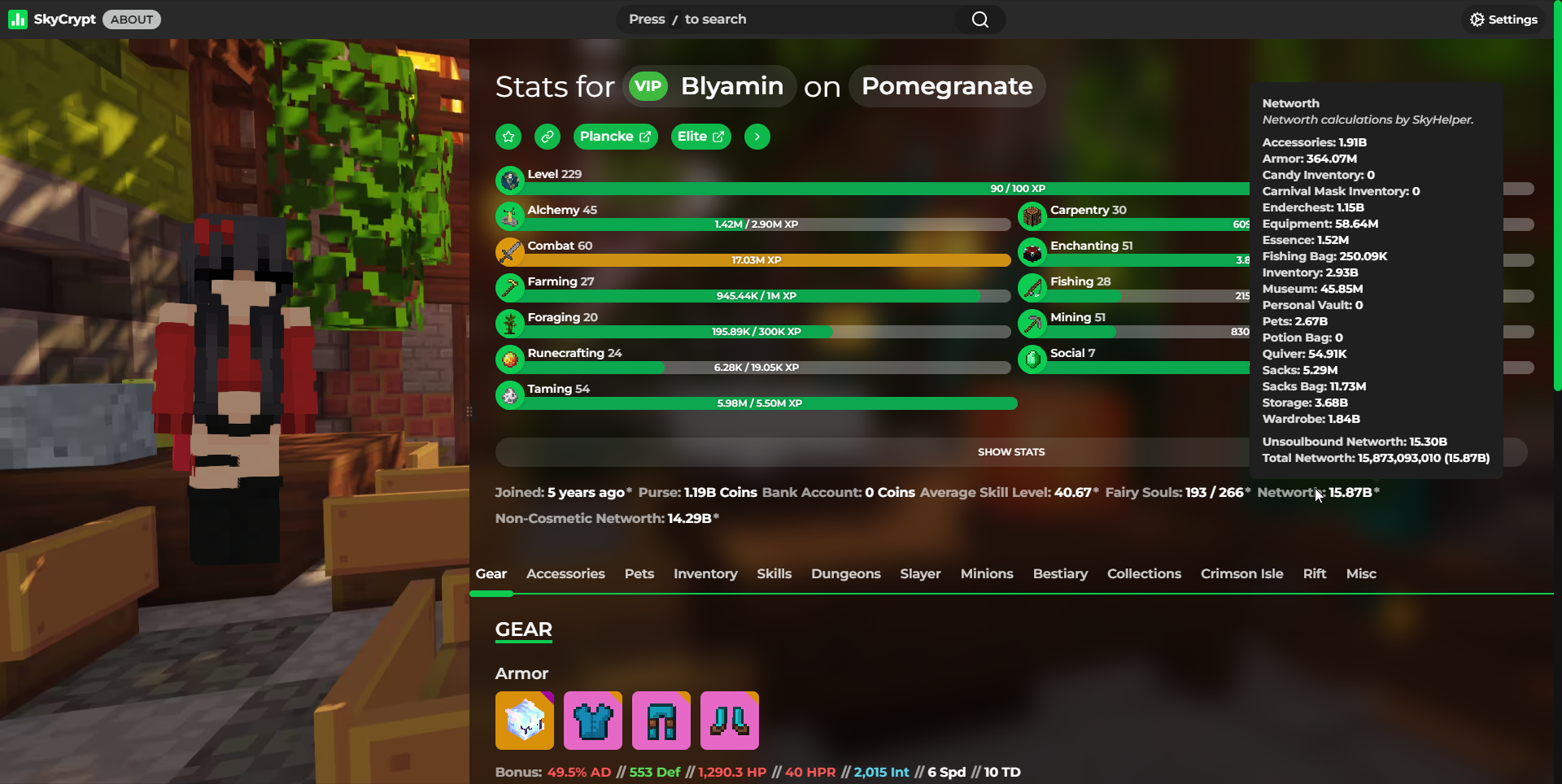1562x784 pixels.
Task: Select the Slayer tab
Action: (x=920, y=574)
